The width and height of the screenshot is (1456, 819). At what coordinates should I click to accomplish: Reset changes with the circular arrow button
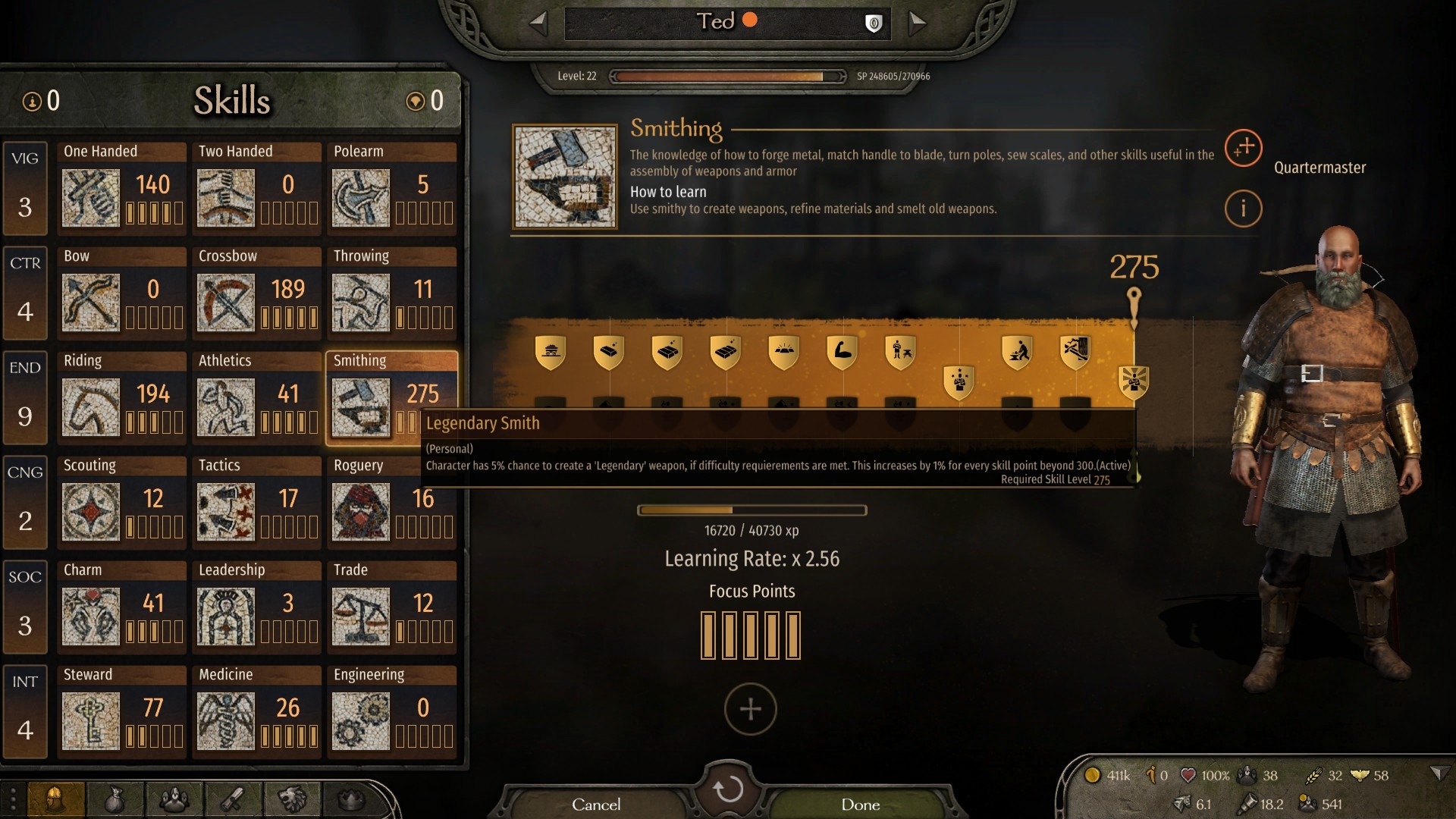click(728, 789)
